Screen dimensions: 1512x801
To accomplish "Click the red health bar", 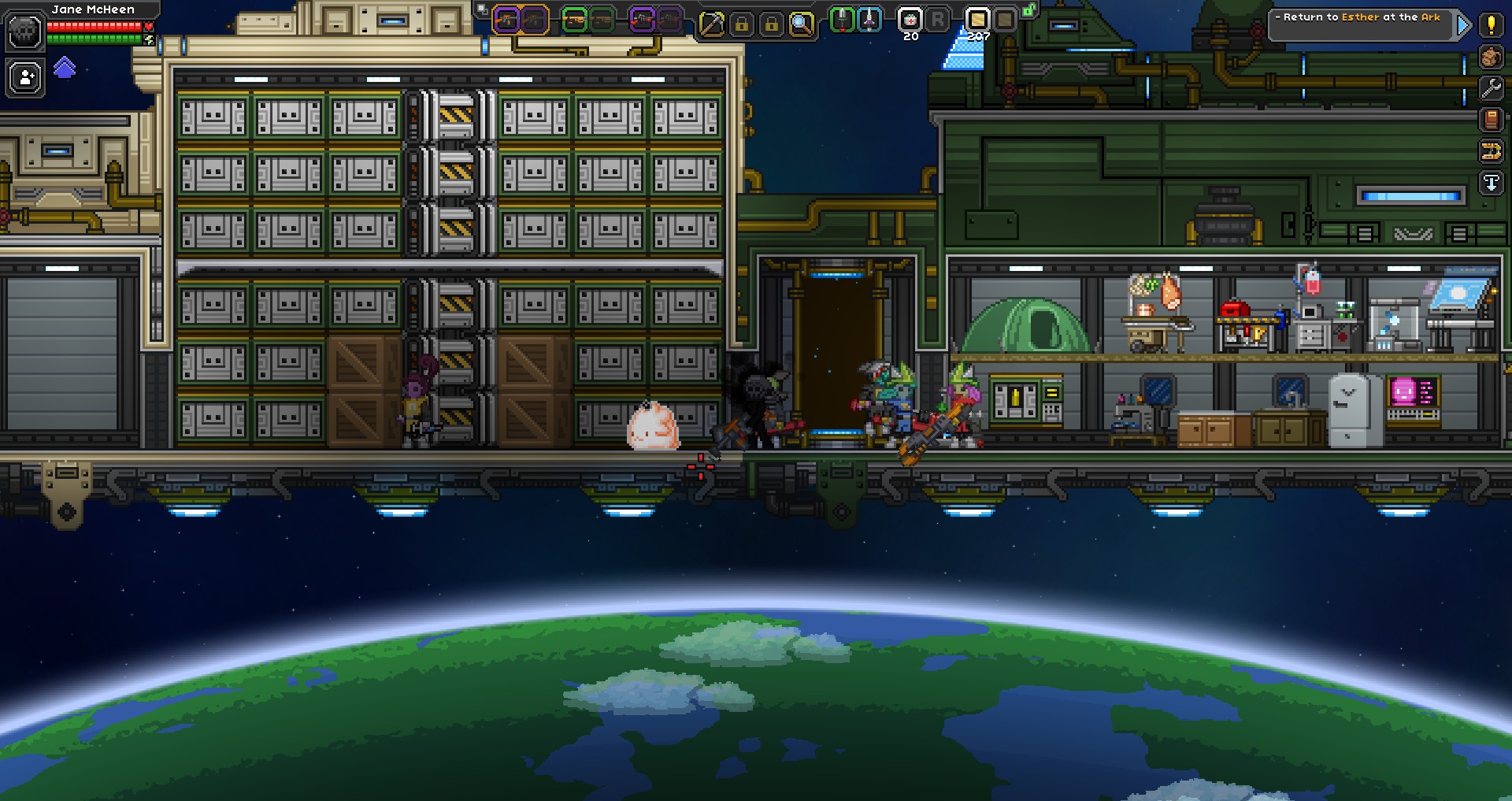I will (94, 24).
